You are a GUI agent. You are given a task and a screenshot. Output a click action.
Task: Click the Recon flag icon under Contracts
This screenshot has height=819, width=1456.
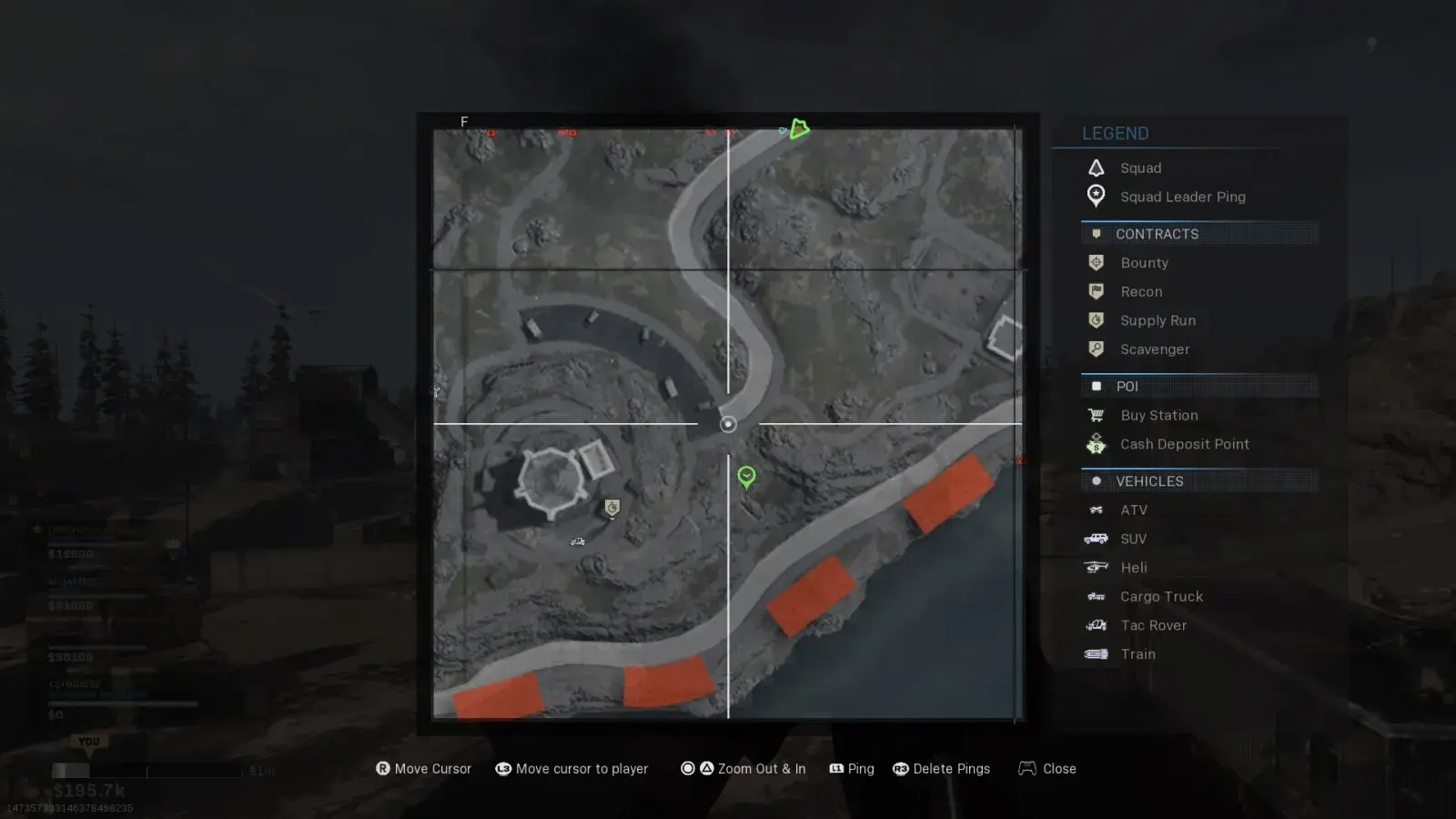(x=1096, y=291)
